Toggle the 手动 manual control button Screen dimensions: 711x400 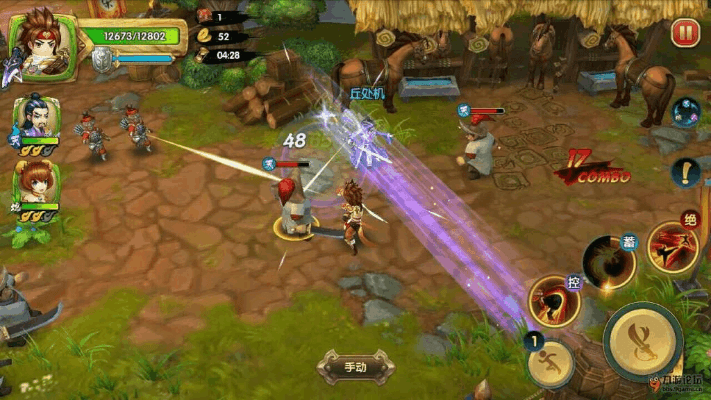coord(355,366)
